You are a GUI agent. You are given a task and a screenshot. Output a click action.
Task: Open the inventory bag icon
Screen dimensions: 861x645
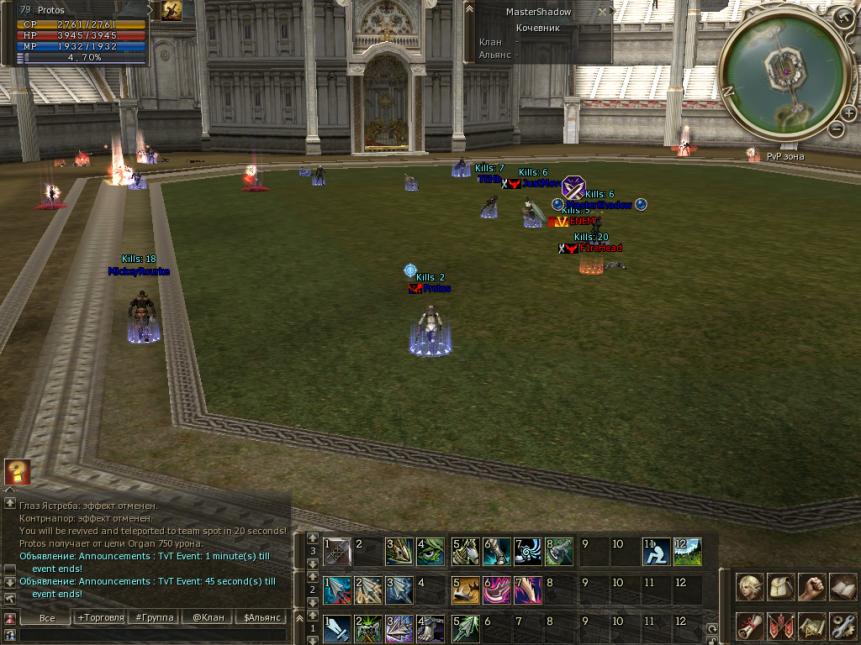(781, 587)
